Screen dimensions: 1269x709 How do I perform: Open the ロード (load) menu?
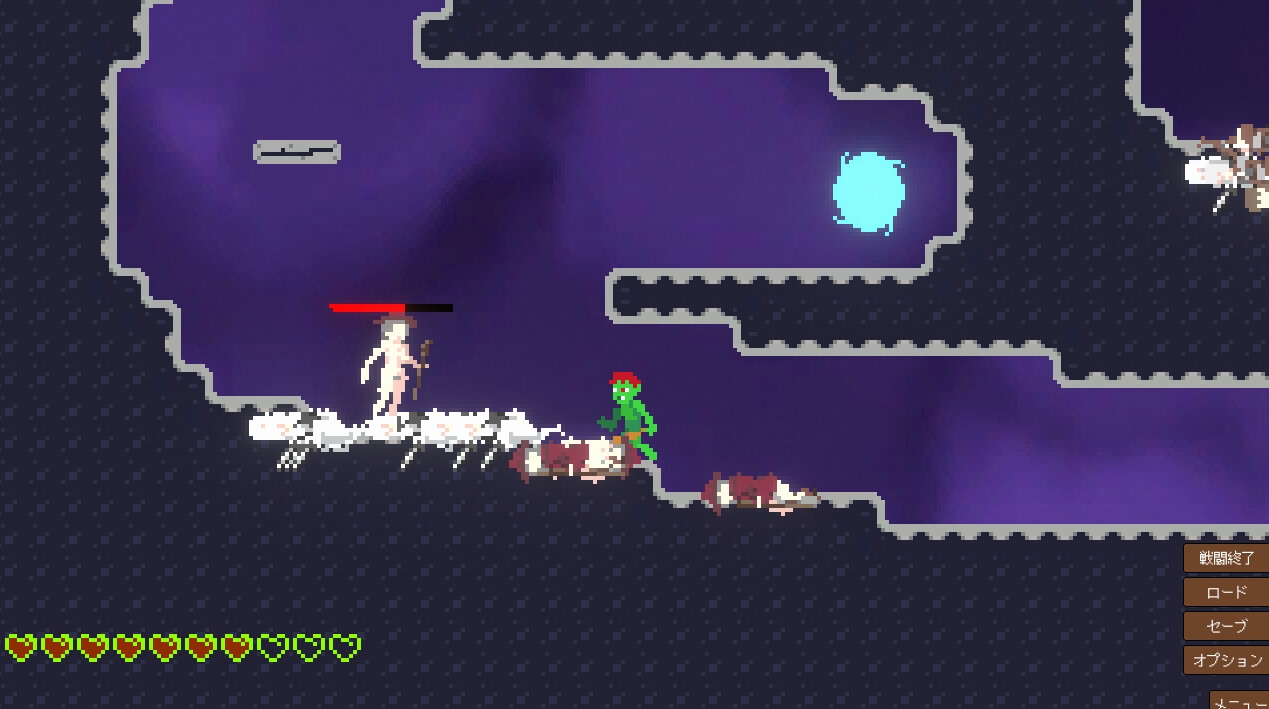1226,592
